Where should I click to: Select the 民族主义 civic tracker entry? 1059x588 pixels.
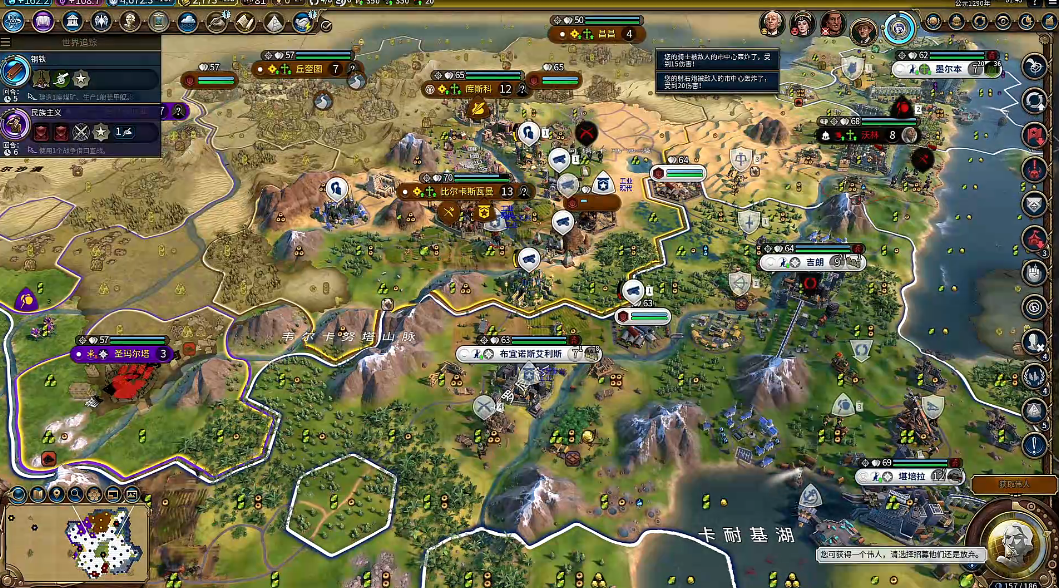80,126
